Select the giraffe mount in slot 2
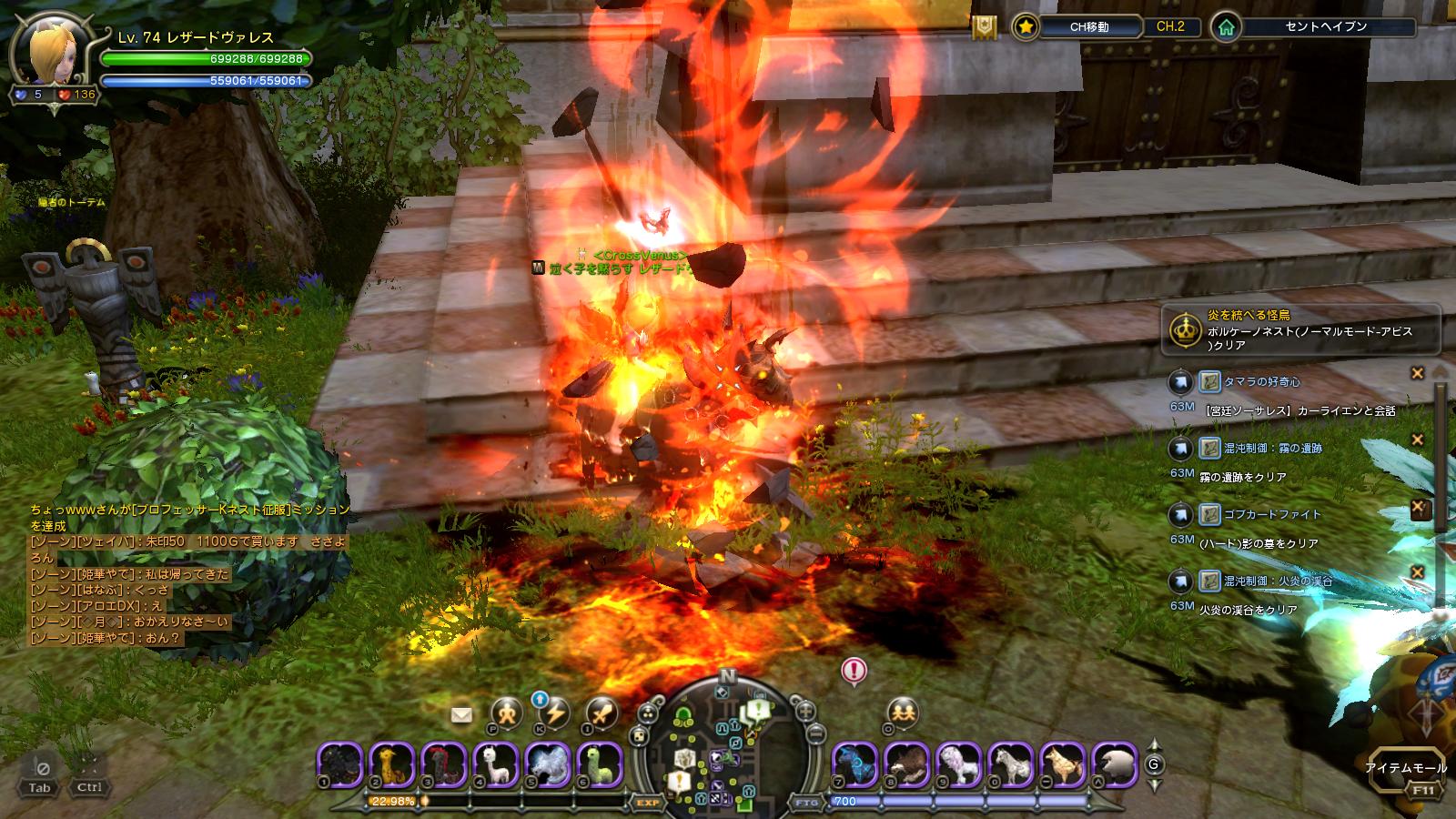 (x=393, y=763)
